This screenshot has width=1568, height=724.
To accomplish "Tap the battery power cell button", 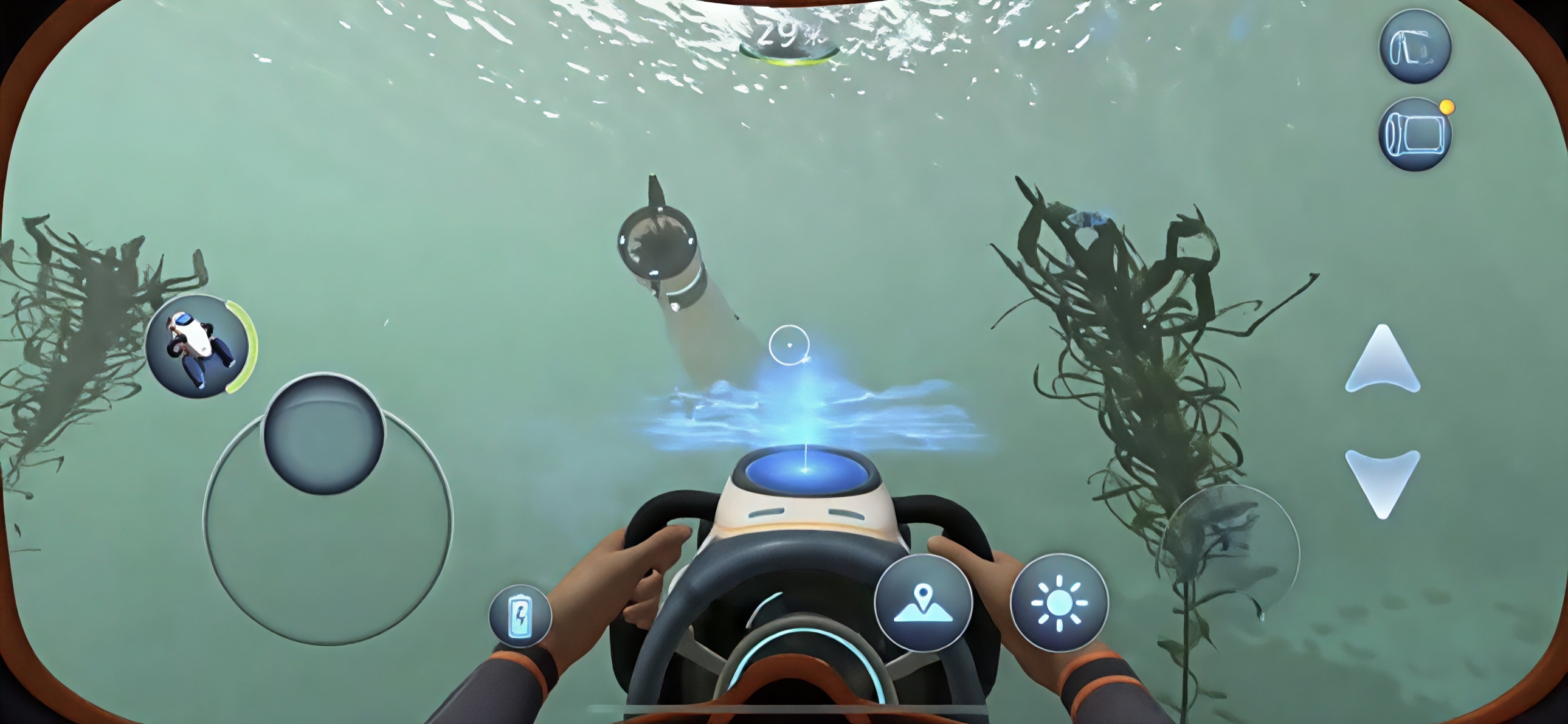I will pos(520,616).
